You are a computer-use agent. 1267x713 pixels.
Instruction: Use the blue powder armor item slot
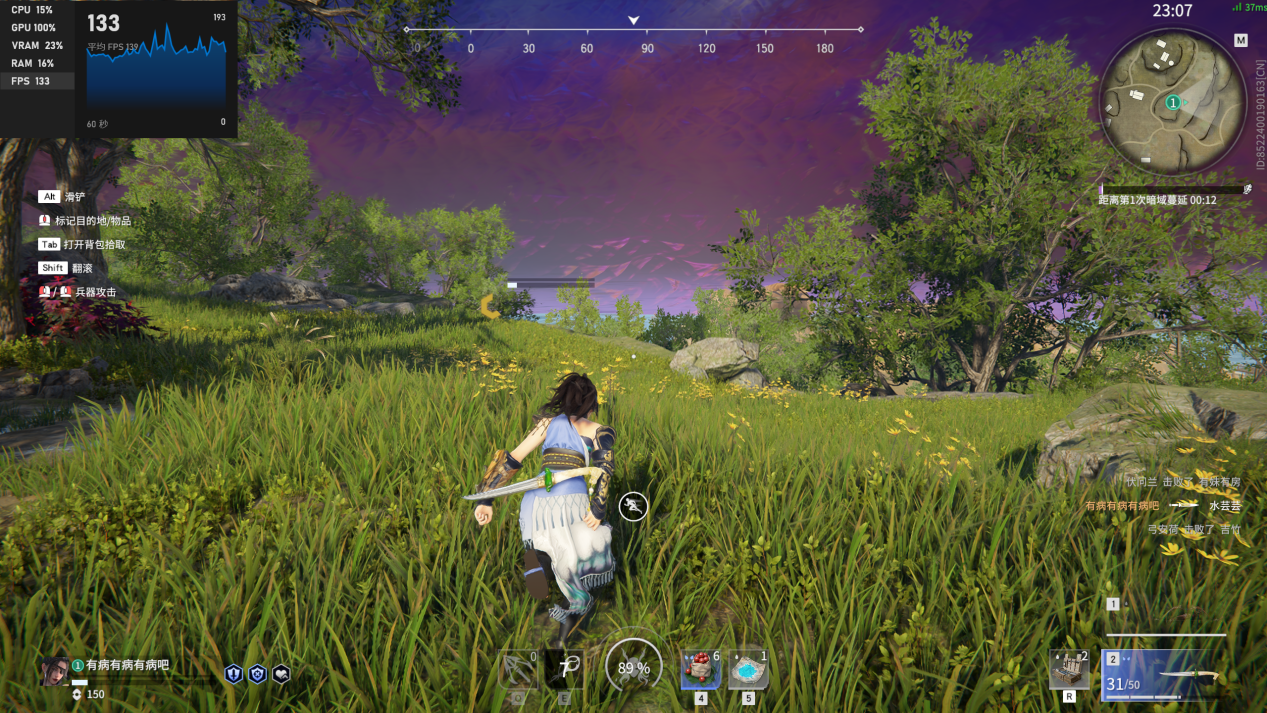pos(748,669)
